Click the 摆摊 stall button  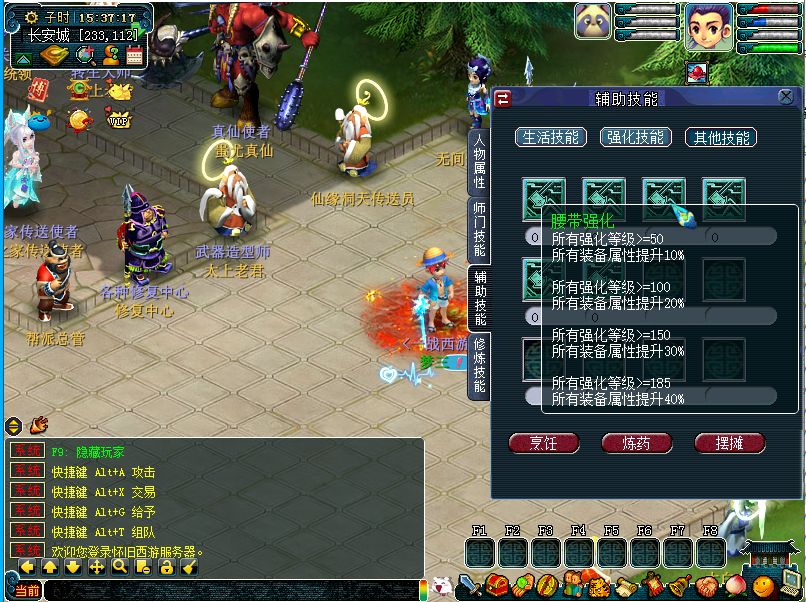728,442
